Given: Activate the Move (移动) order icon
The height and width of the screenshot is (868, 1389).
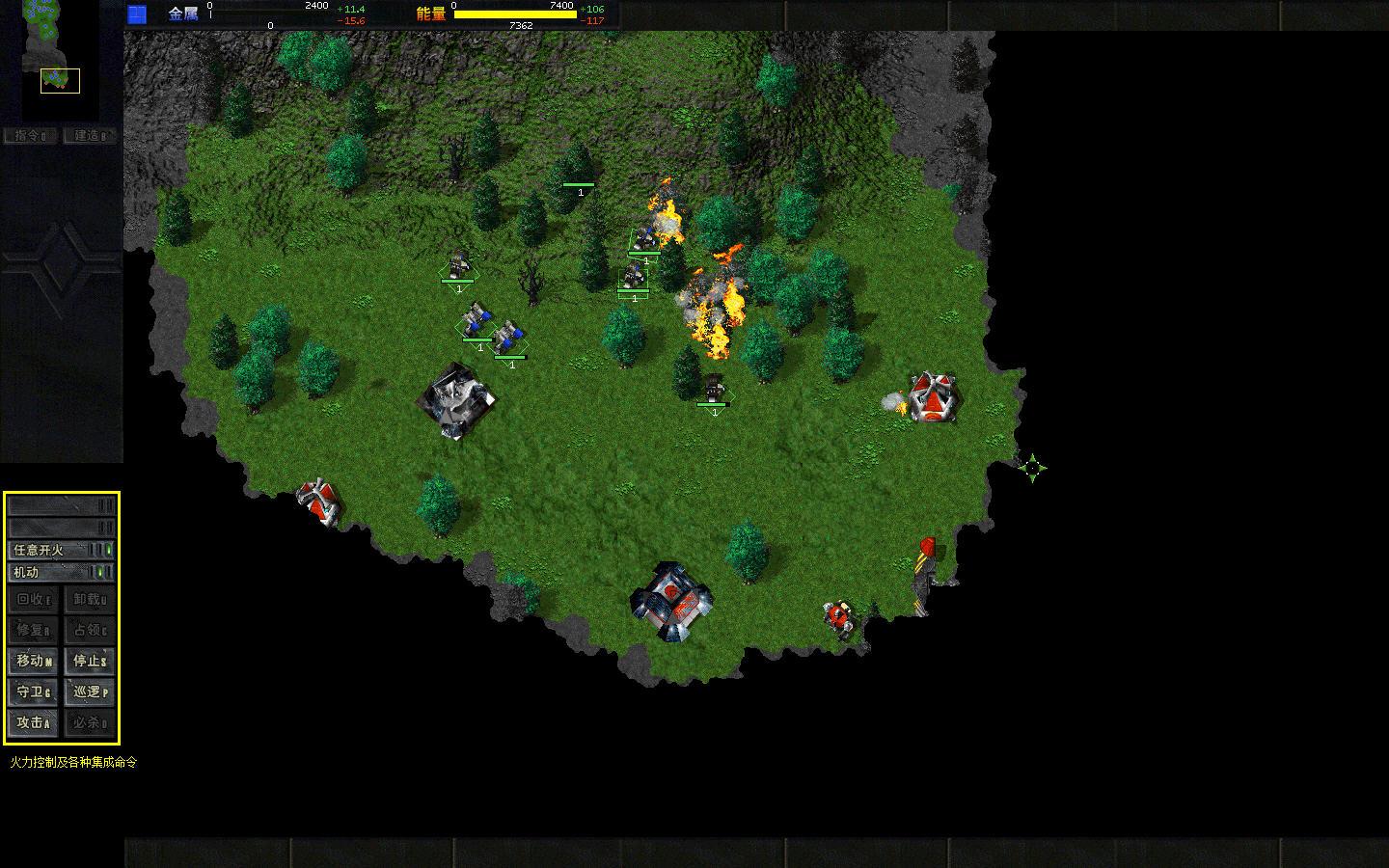Looking at the screenshot, I should 32,662.
